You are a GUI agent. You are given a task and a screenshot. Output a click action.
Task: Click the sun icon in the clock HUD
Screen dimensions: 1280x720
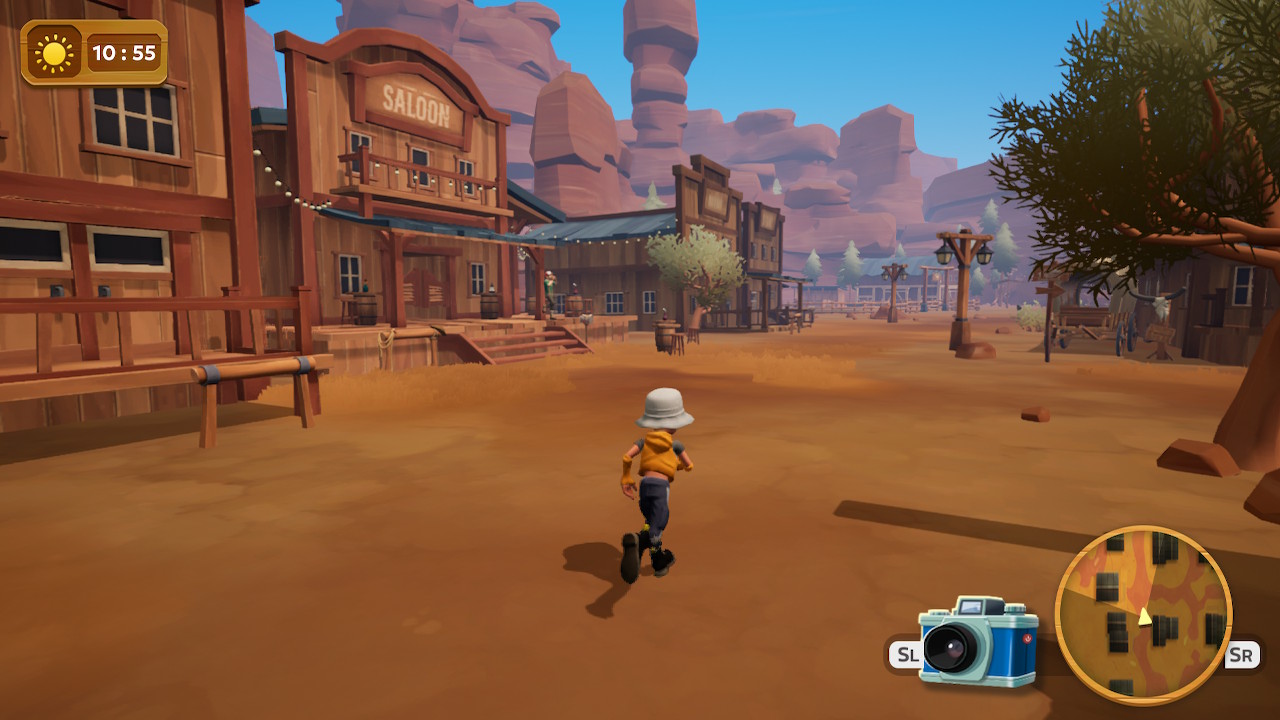pos(52,52)
